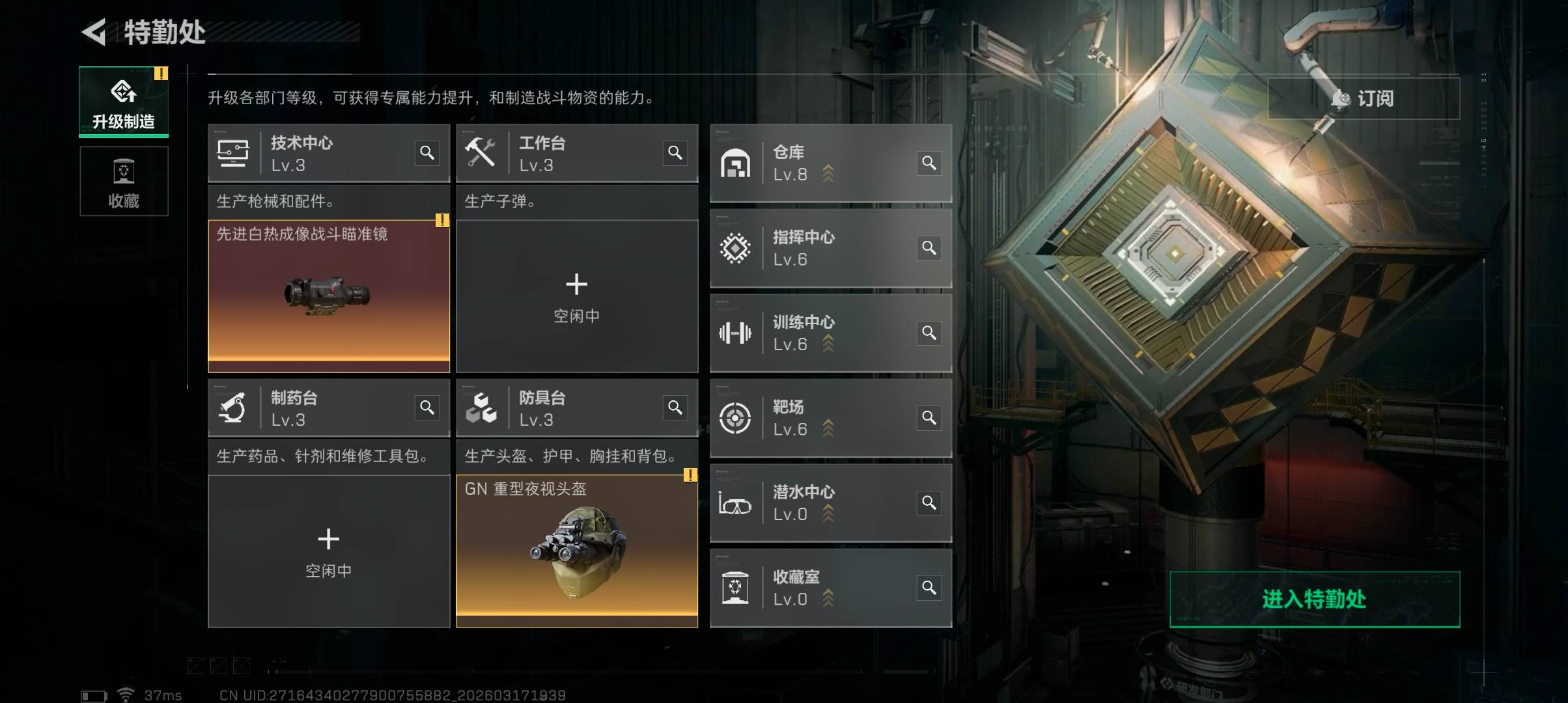Open the 收藏 tab
The image size is (1568, 703).
124,181
